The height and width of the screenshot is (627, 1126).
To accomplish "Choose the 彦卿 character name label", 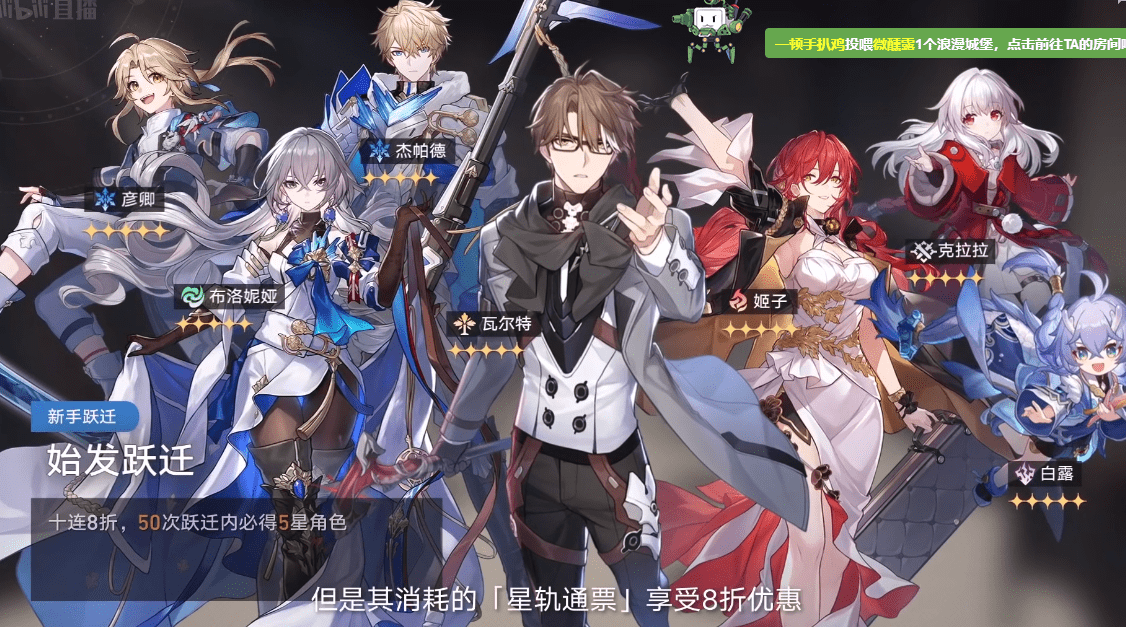I will [x=129, y=199].
